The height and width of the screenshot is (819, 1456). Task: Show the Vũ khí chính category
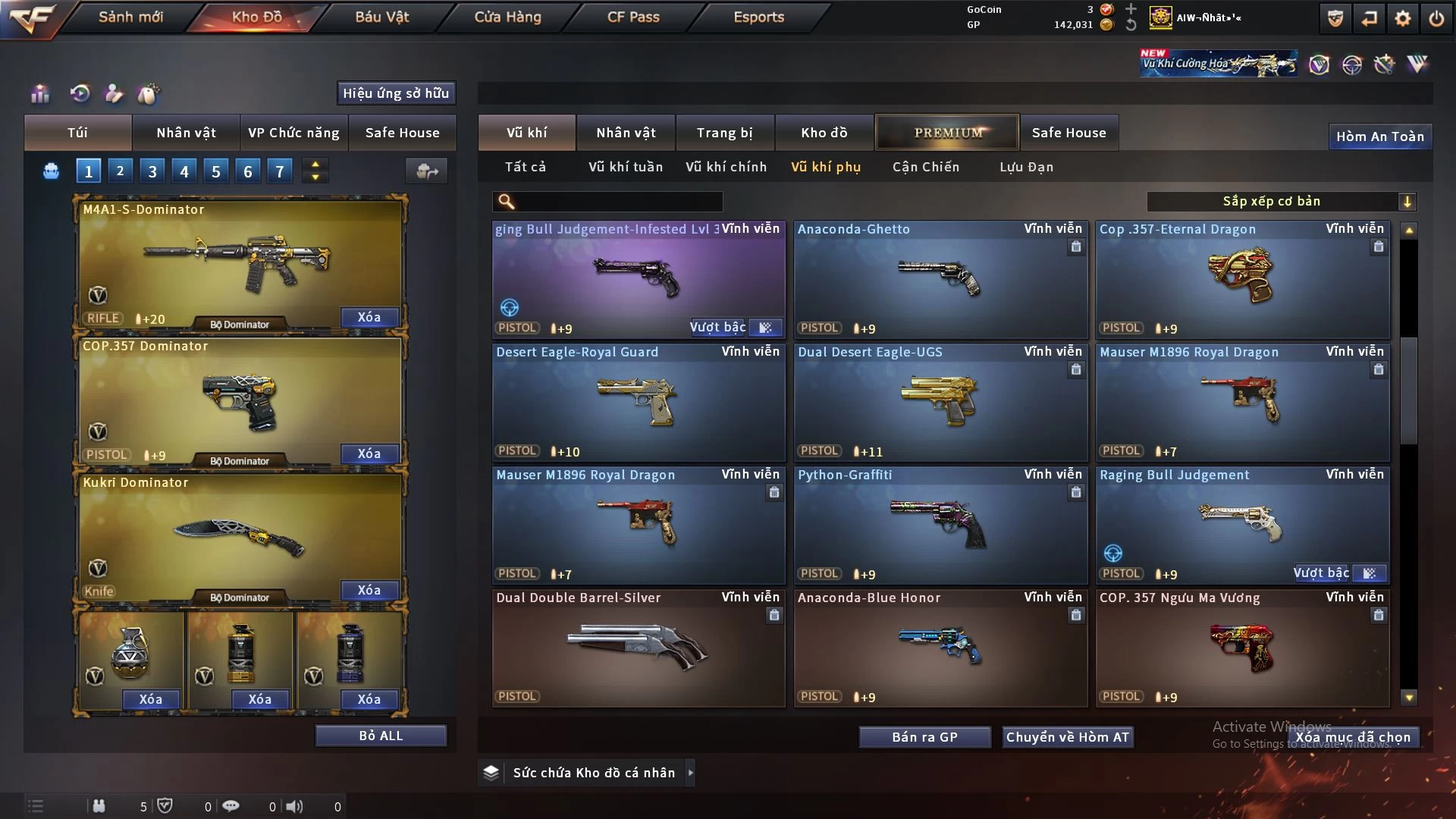pyautogui.click(x=726, y=167)
